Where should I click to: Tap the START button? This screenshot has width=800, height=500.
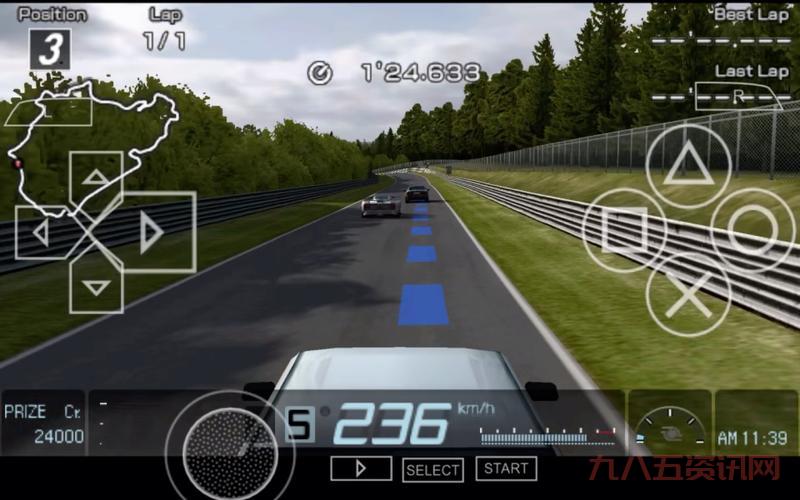point(506,468)
